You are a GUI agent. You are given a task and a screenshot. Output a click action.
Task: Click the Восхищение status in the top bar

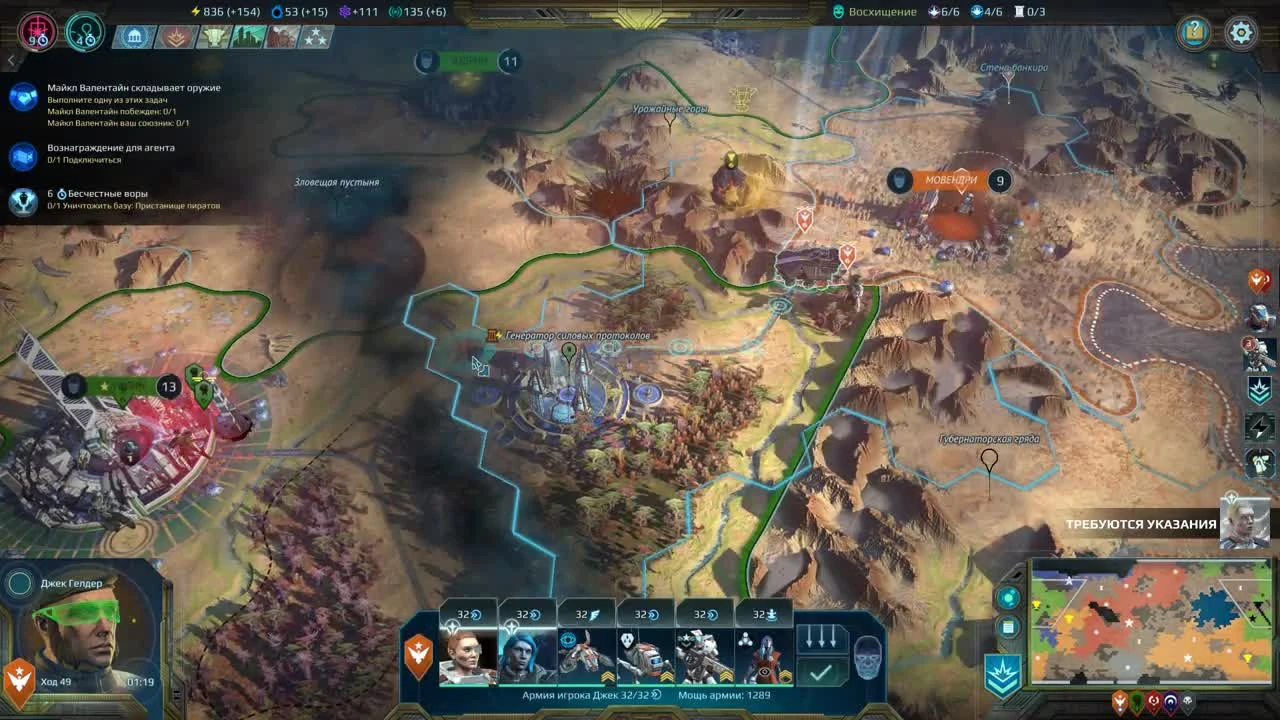click(x=875, y=12)
